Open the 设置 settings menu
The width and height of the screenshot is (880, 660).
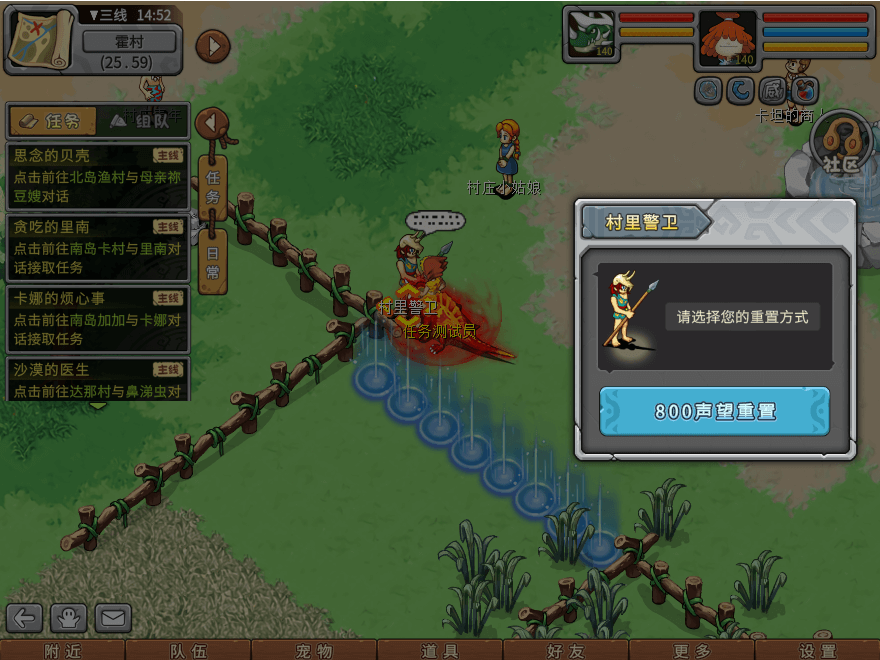(x=818, y=651)
